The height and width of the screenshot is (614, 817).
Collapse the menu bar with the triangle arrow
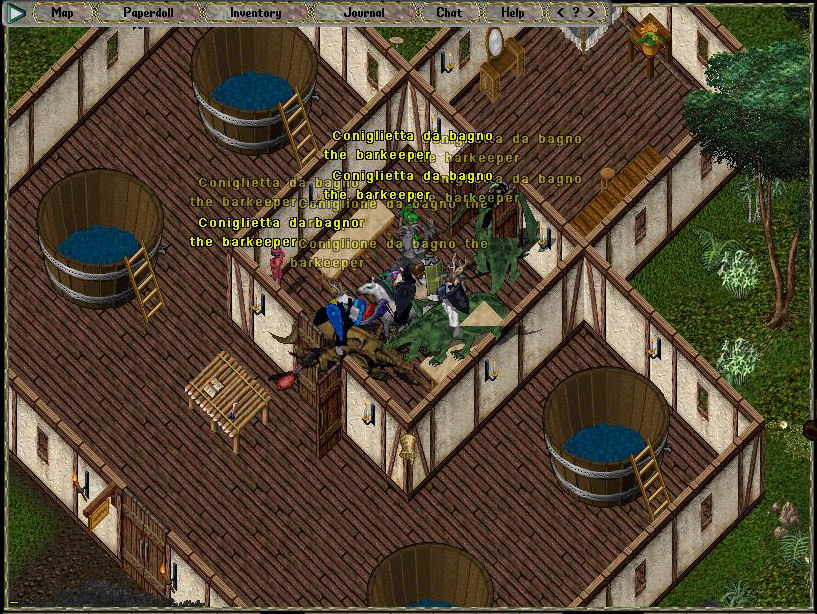pos(17,13)
